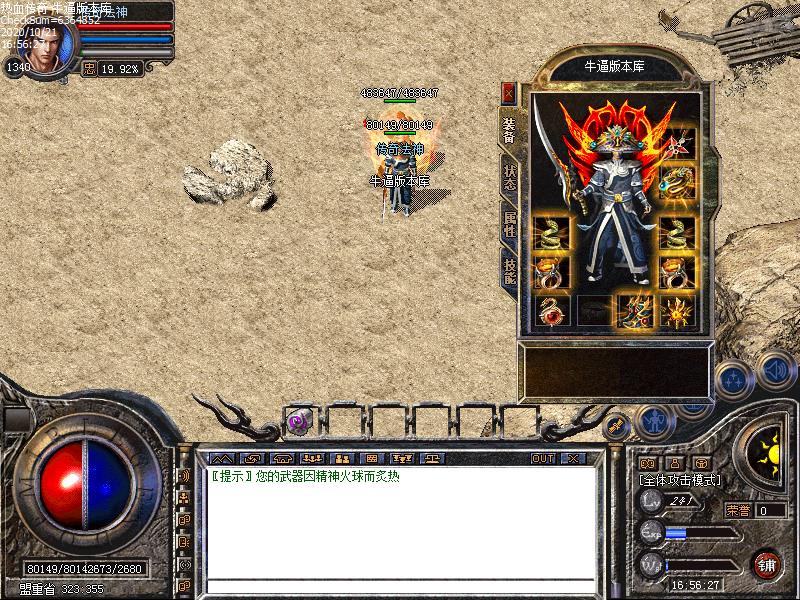
Task: Show the 技能 skills tab
Action: [x=509, y=267]
